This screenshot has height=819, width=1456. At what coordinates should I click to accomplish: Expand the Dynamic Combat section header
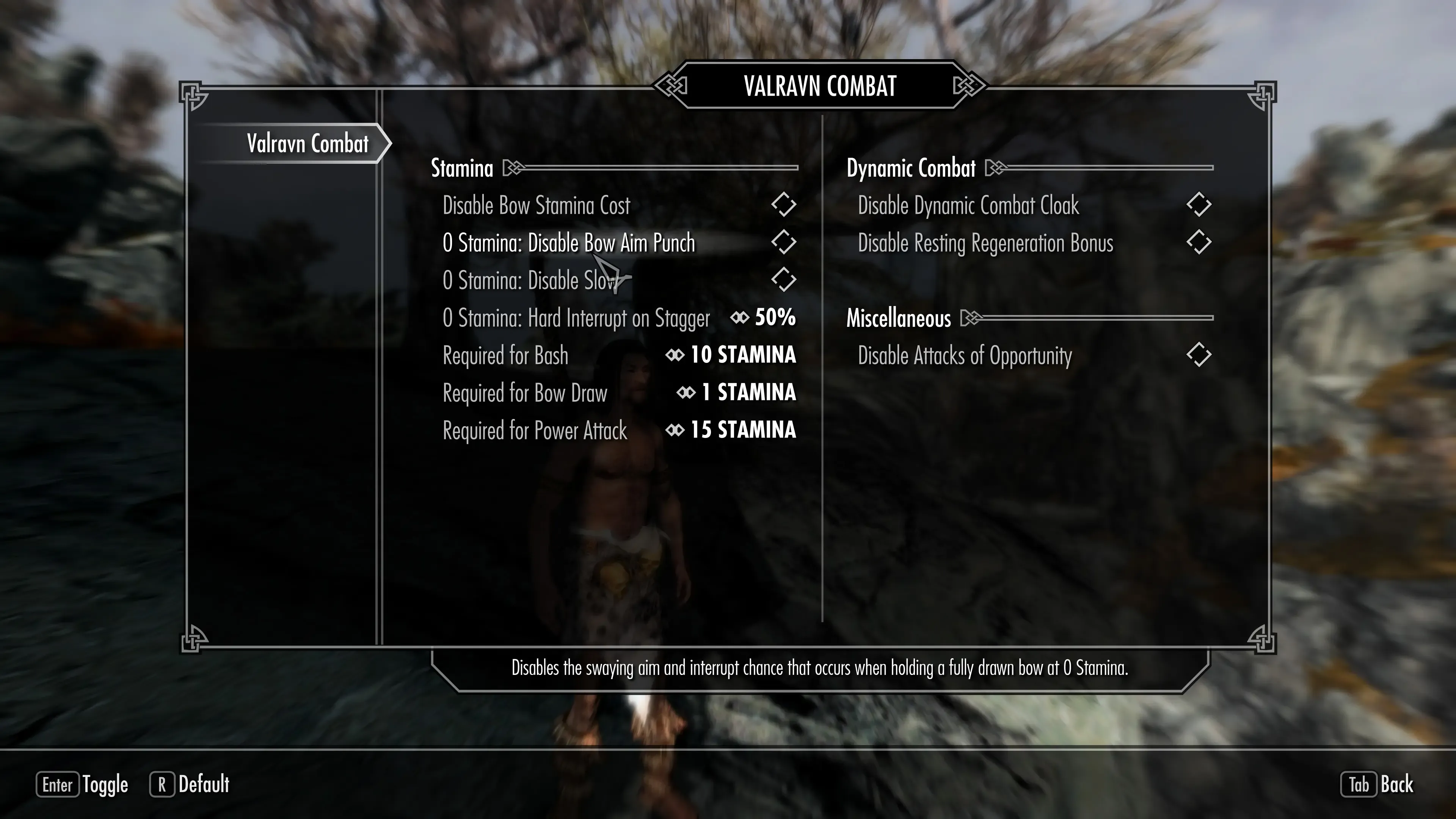click(910, 168)
